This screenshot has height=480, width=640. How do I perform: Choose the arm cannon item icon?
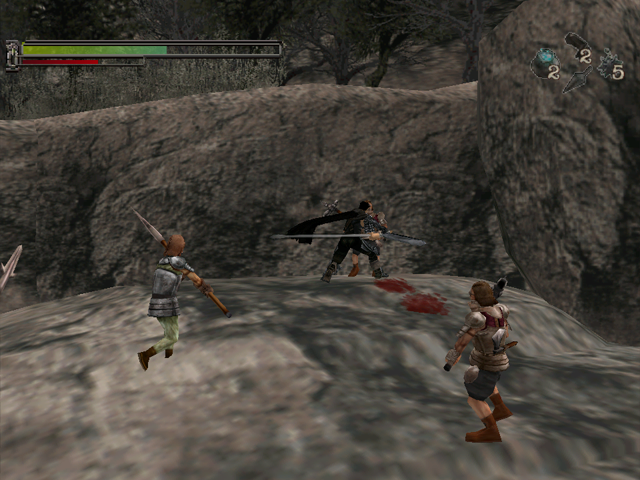(575, 43)
